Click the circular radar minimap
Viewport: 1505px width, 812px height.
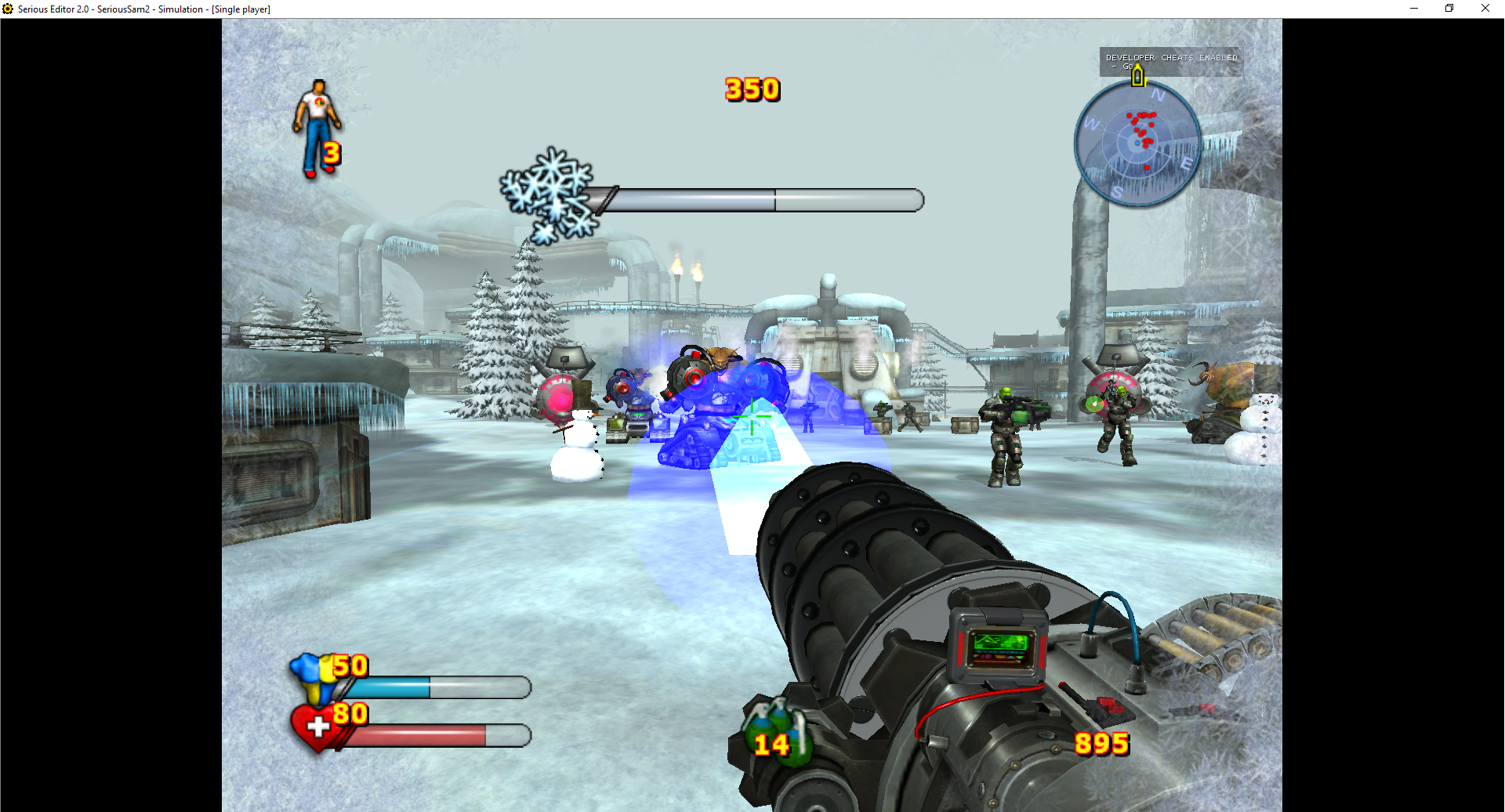point(1137,143)
